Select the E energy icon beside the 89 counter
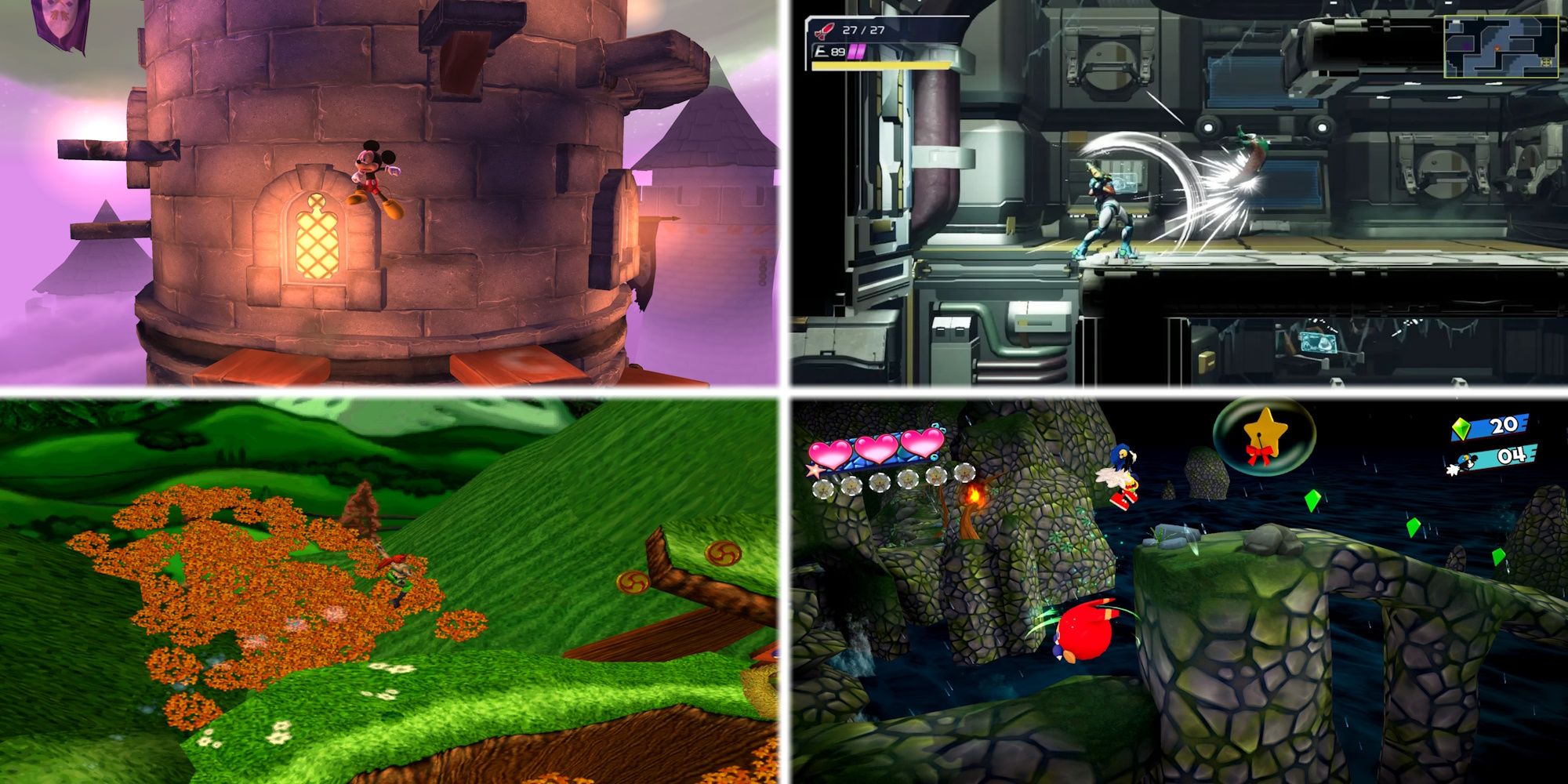Viewport: 1568px width, 784px height. 822,51
